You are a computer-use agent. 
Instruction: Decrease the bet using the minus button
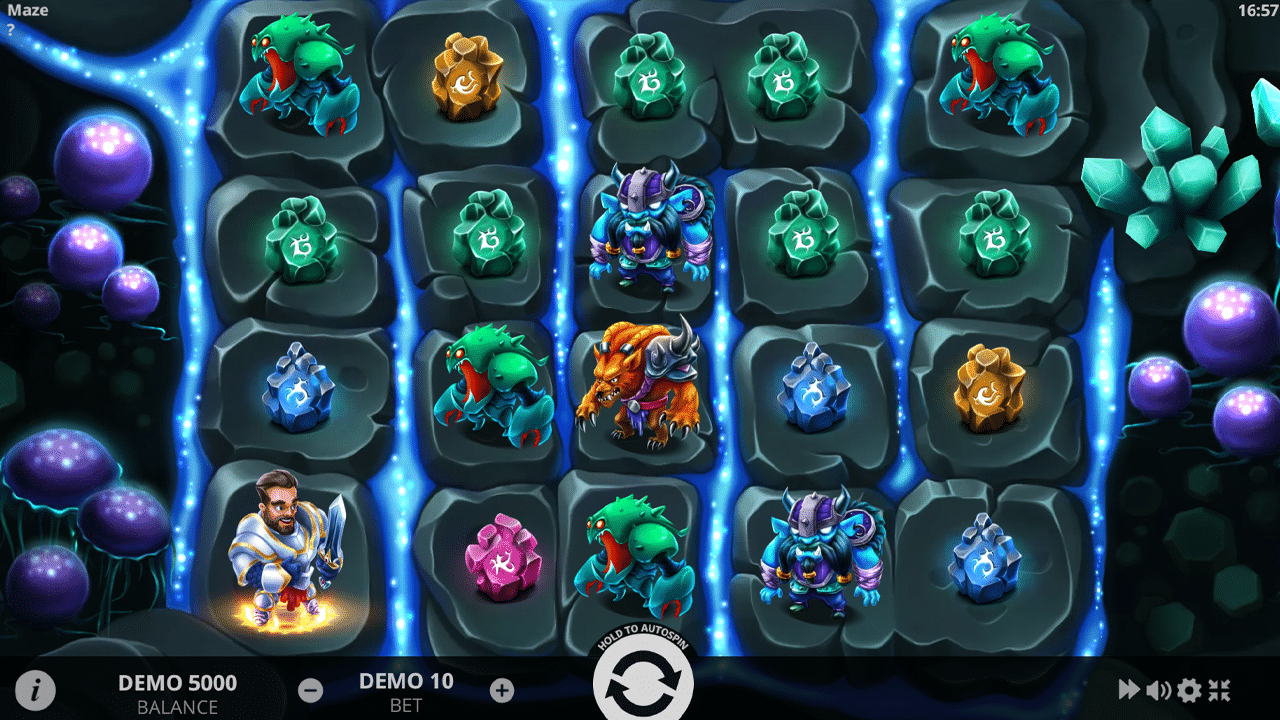tap(310, 690)
